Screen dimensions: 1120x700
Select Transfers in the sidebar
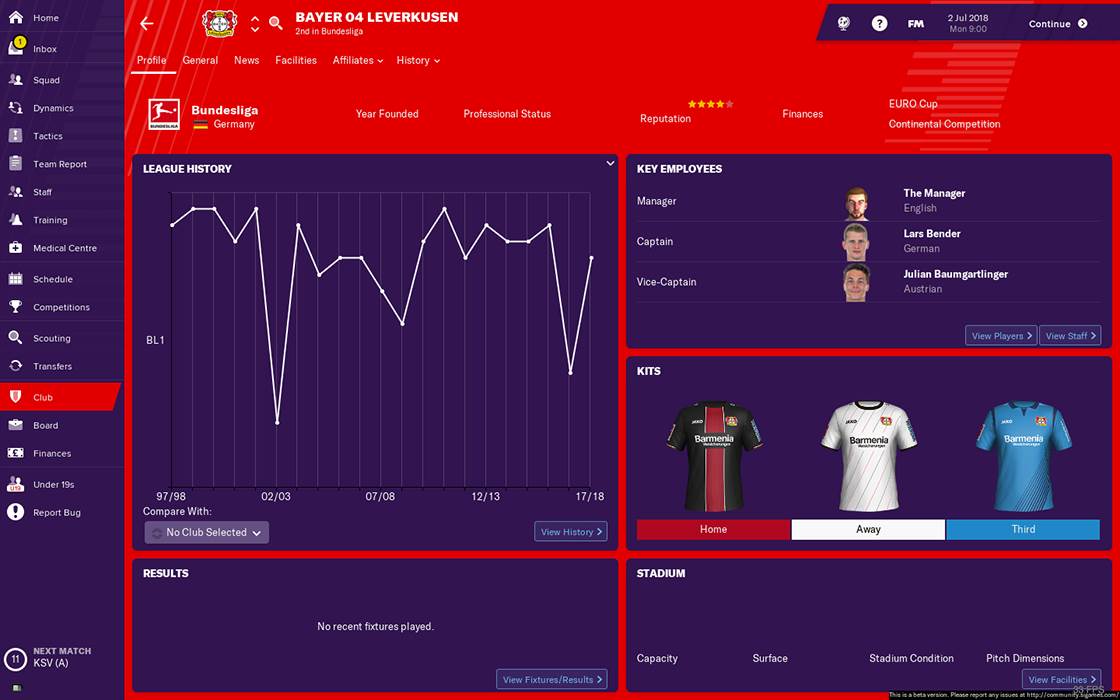pyautogui.click(x=52, y=366)
